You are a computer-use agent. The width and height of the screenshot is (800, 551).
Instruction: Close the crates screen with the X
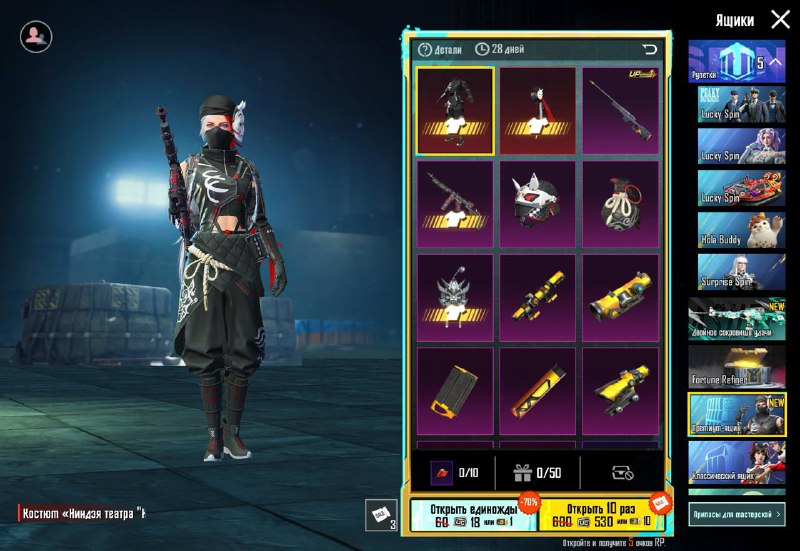click(780, 19)
